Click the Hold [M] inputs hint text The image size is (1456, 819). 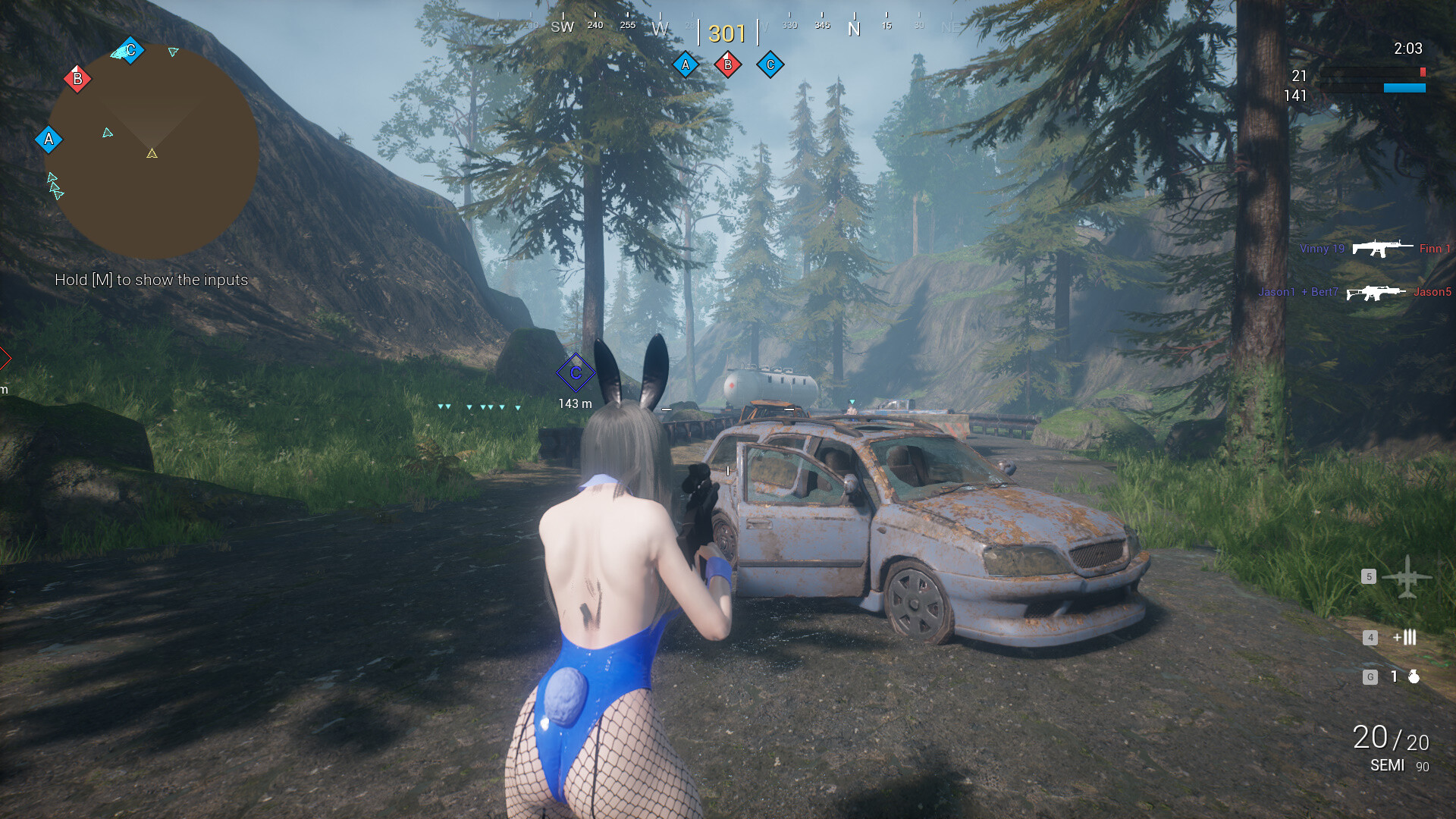pos(150,280)
